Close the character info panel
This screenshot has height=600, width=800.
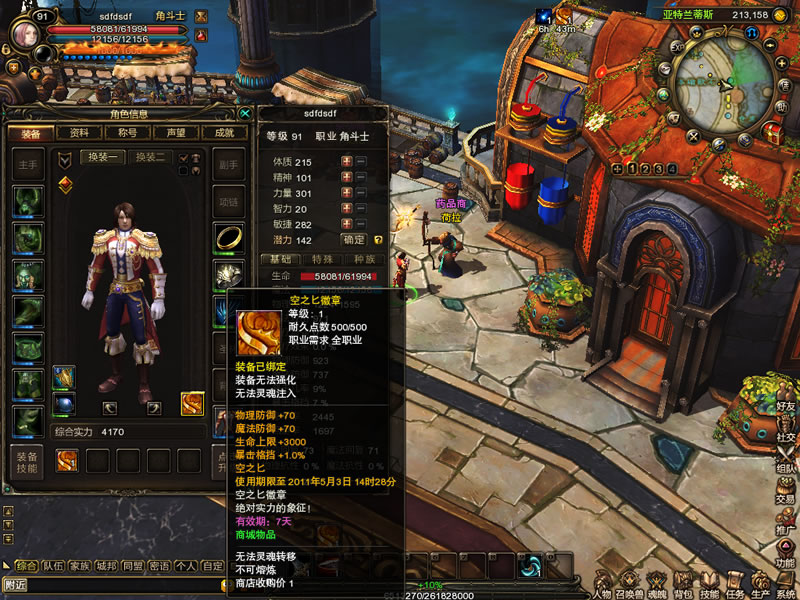(245, 113)
